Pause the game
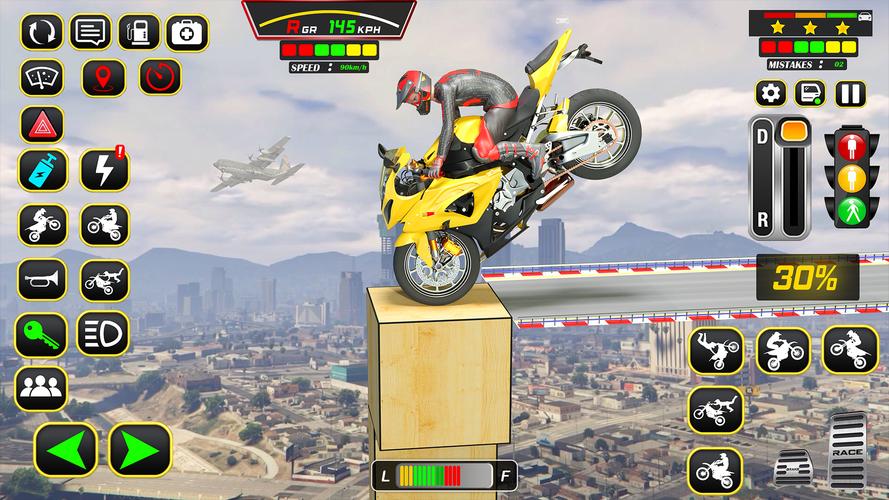This screenshot has width=889, height=500. click(849, 94)
